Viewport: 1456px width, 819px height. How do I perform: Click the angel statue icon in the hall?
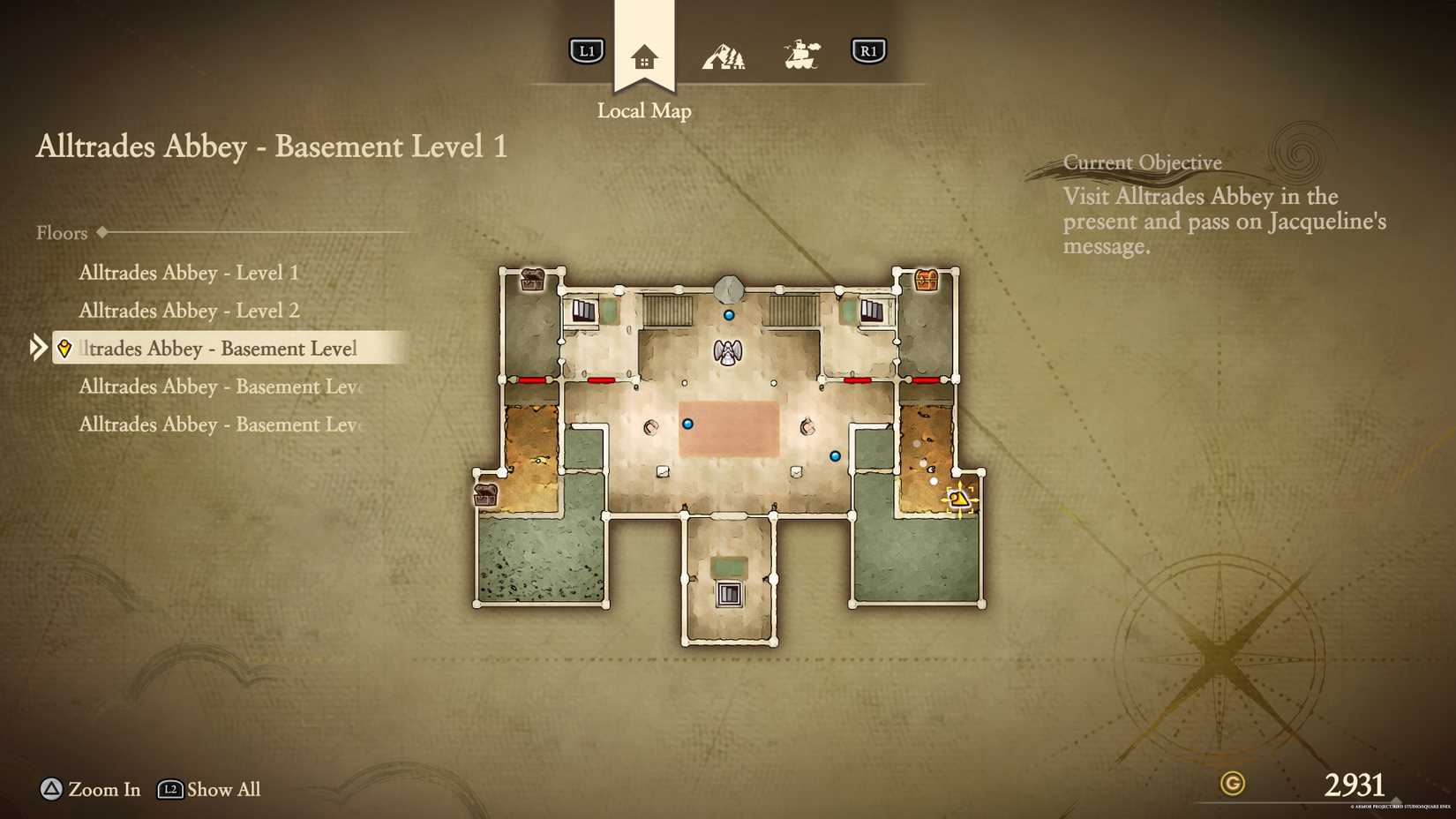(727, 351)
